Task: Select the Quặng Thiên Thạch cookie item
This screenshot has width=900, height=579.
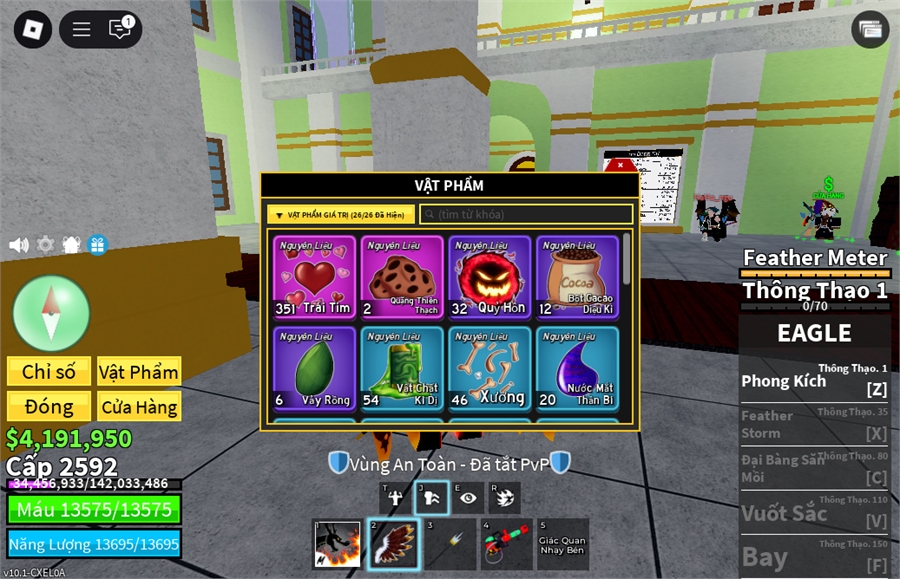Action: [x=402, y=277]
